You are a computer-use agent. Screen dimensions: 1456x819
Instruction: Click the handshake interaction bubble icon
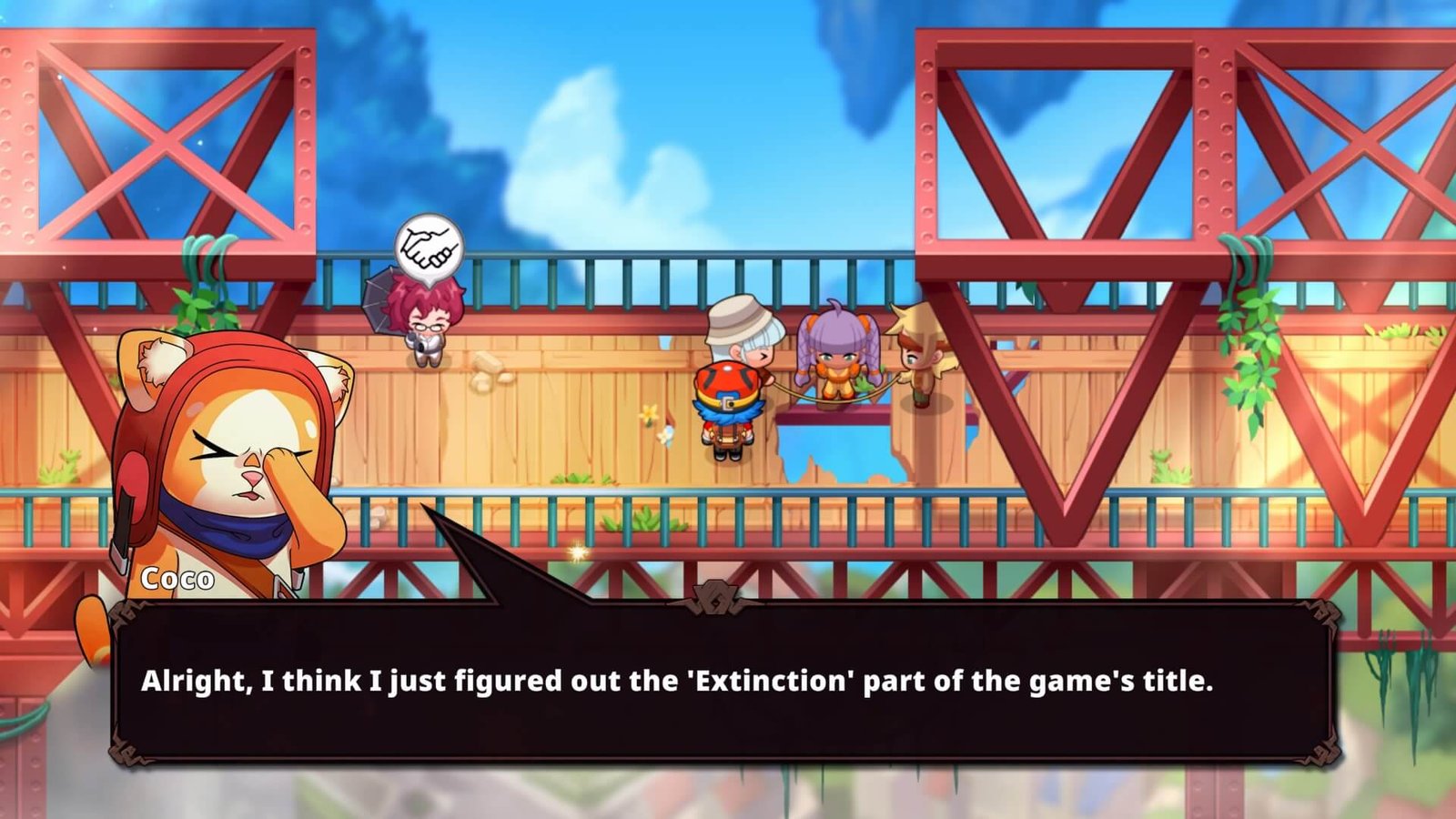pos(429,248)
